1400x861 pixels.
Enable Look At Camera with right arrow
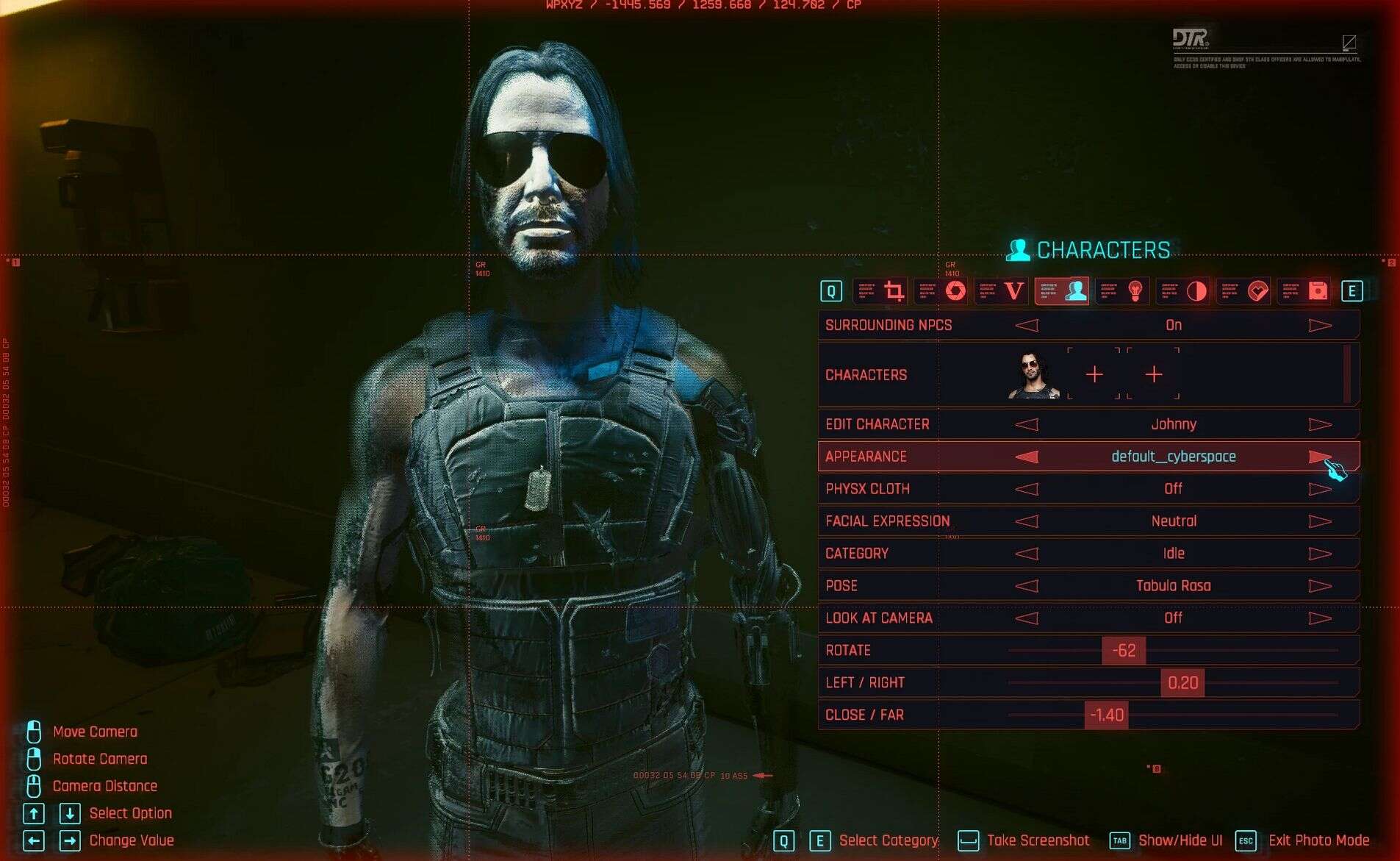point(1320,618)
